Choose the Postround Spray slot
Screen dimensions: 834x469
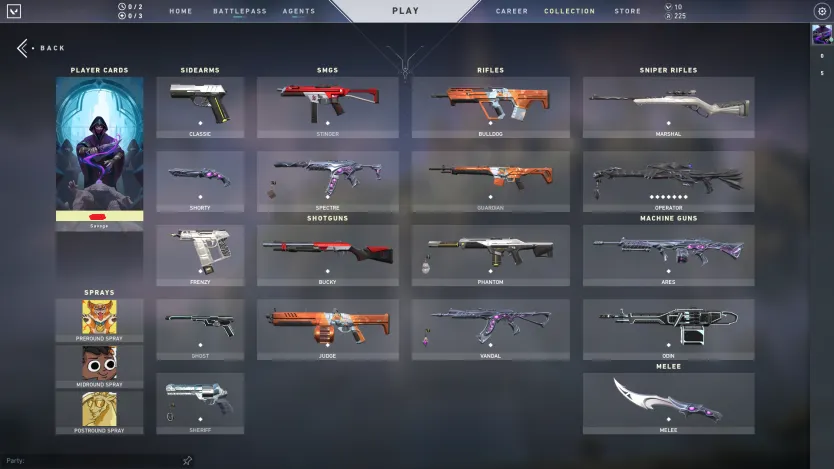point(99,410)
